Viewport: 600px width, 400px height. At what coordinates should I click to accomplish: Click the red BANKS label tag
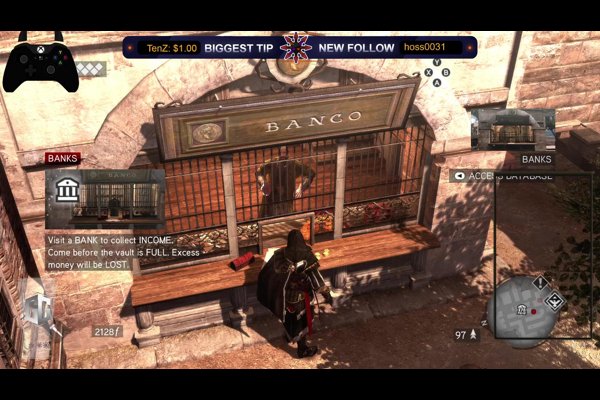[62, 158]
